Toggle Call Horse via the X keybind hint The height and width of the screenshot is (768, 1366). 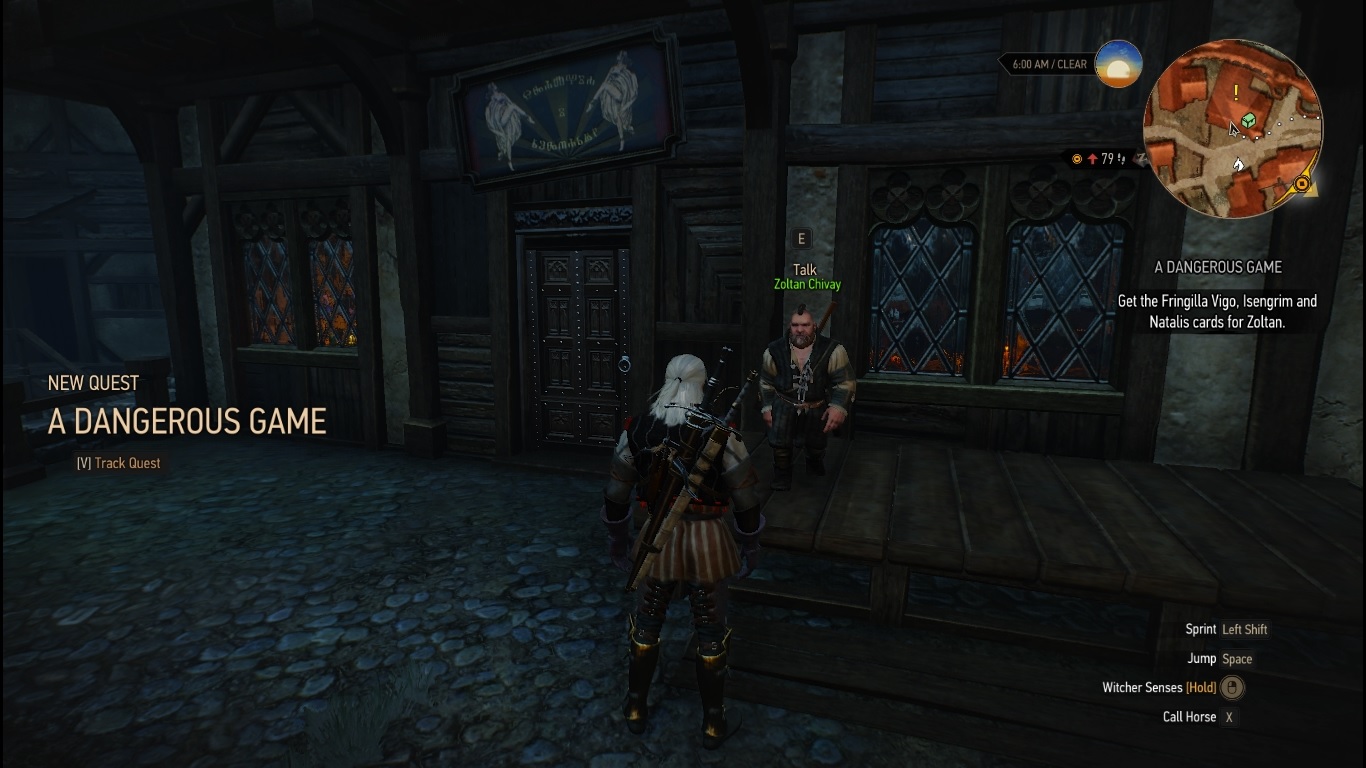coord(1229,717)
